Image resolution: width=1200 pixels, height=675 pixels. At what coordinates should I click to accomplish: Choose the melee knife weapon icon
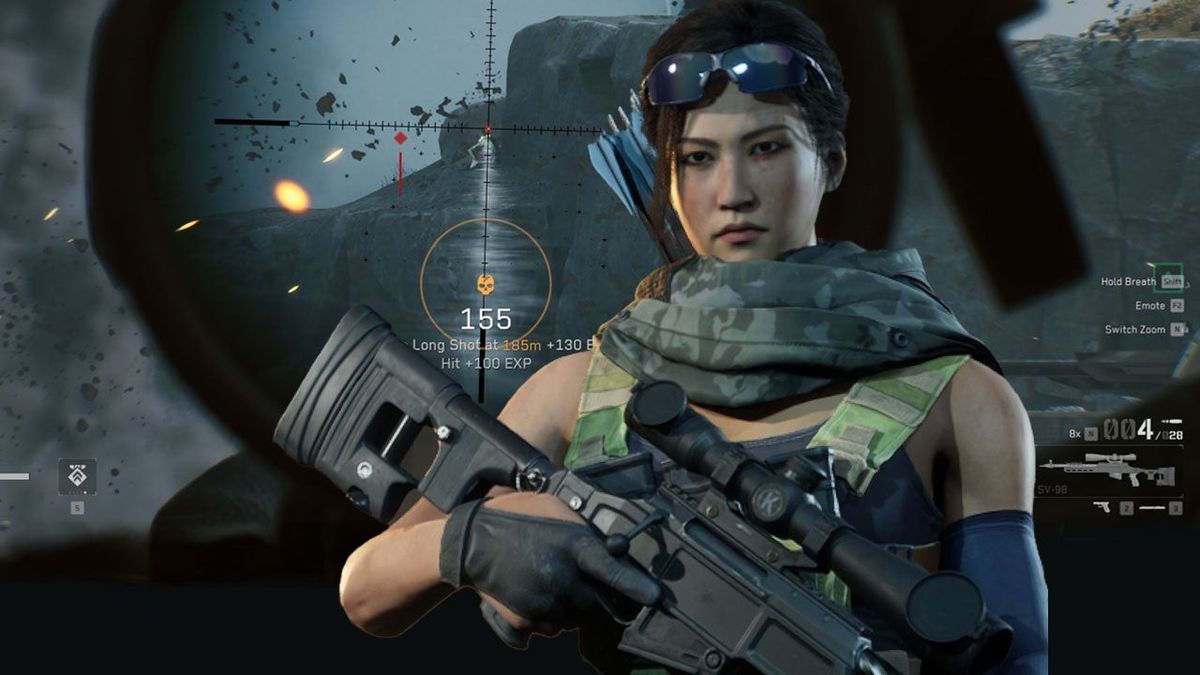pyautogui.click(x=1154, y=507)
